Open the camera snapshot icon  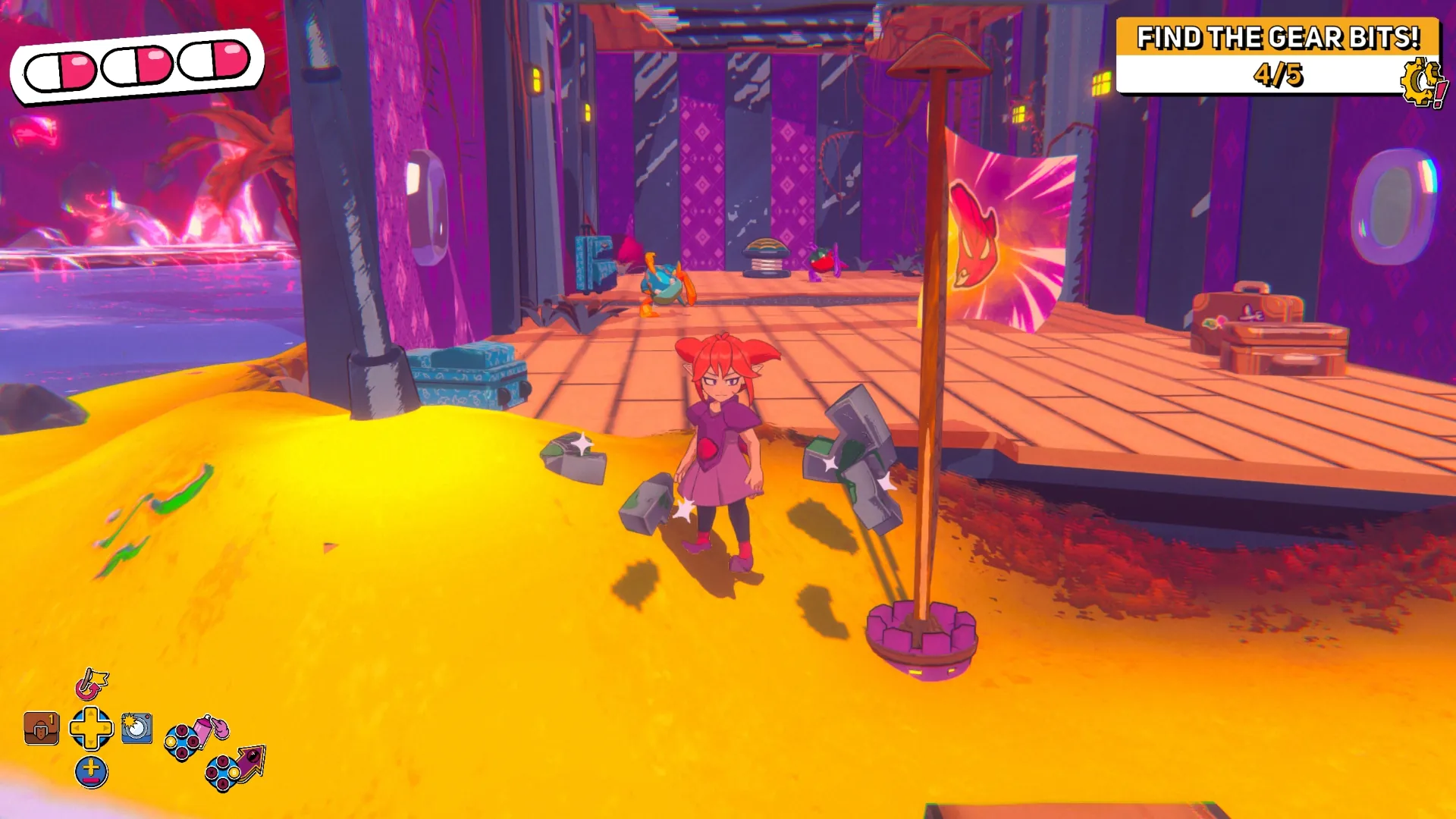[136, 730]
